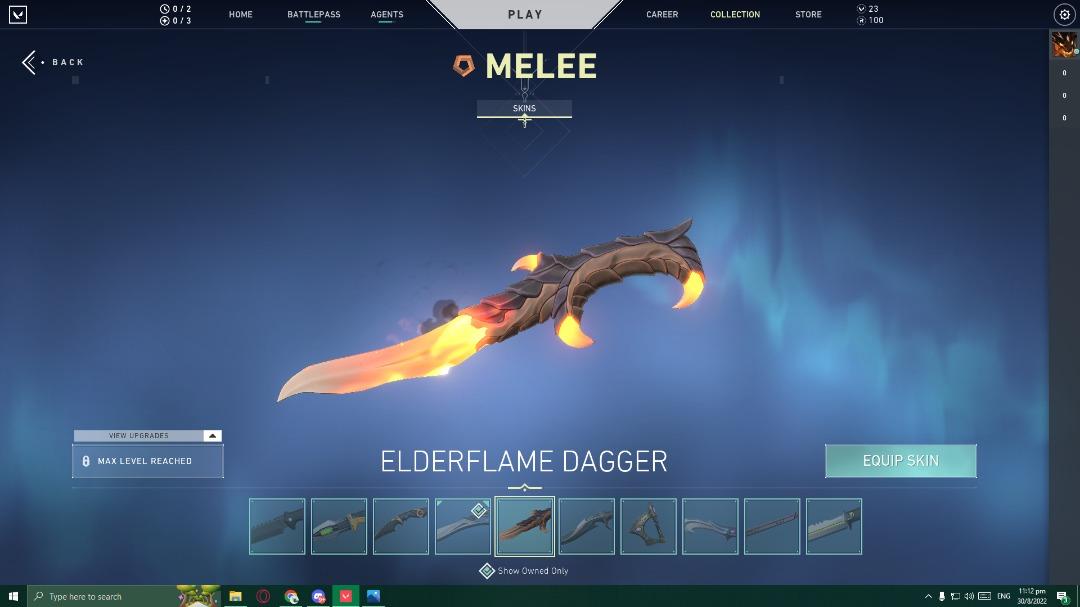Open the Career page

[x=662, y=15]
